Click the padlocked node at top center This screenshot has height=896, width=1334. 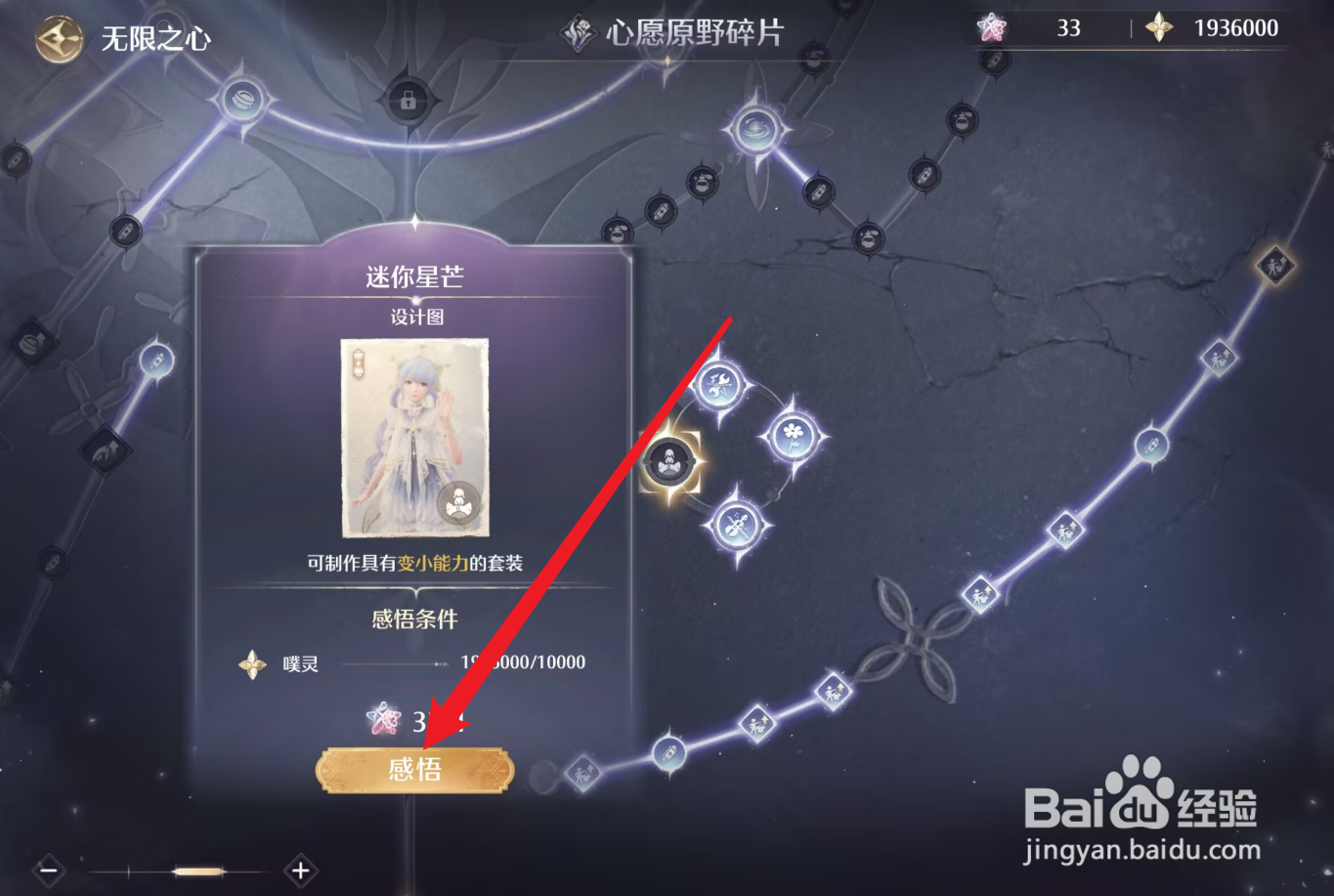pyautogui.click(x=409, y=103)
